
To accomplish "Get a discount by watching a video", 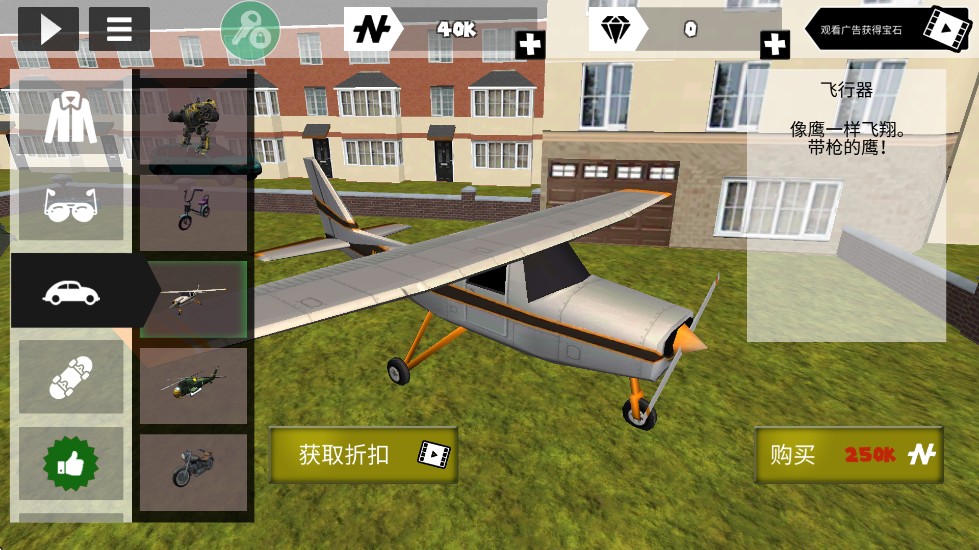I will [x=363, y=455].
